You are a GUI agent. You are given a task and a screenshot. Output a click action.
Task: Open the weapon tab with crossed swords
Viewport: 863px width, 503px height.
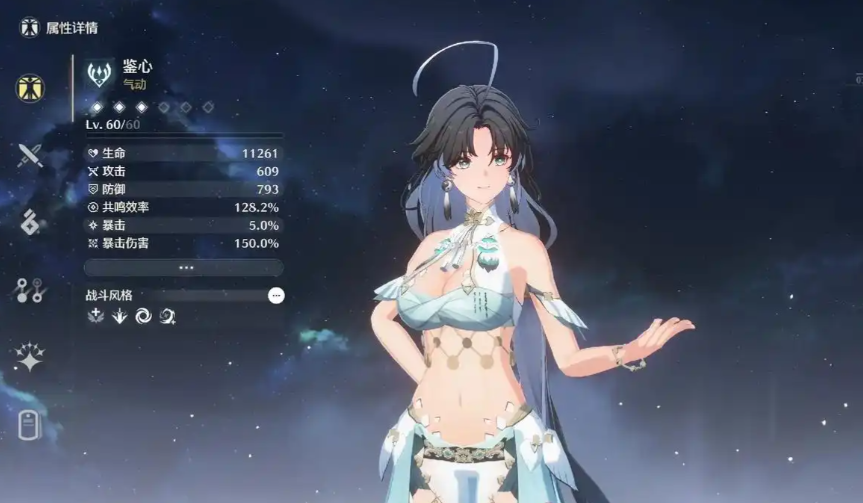coord(30,155)
